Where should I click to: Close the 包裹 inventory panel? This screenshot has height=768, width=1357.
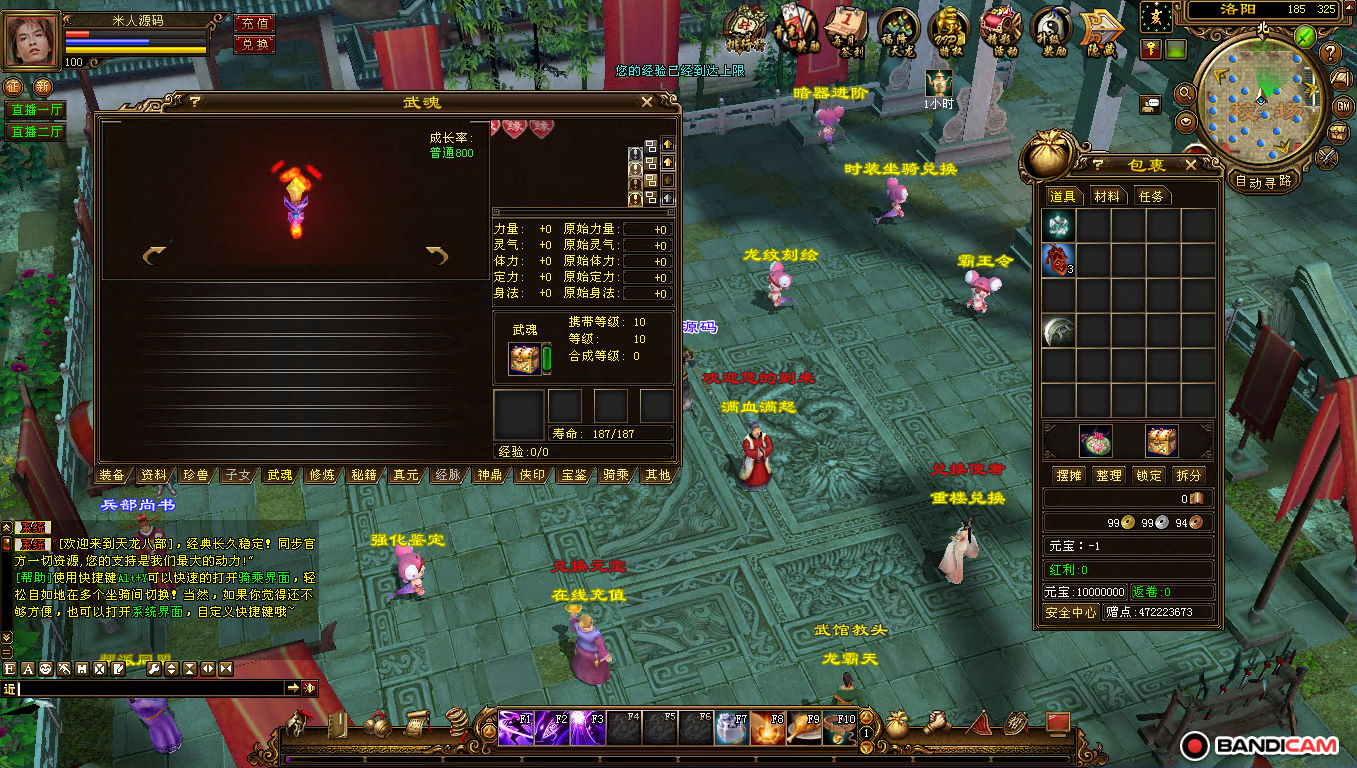(x=1190, y=165)
